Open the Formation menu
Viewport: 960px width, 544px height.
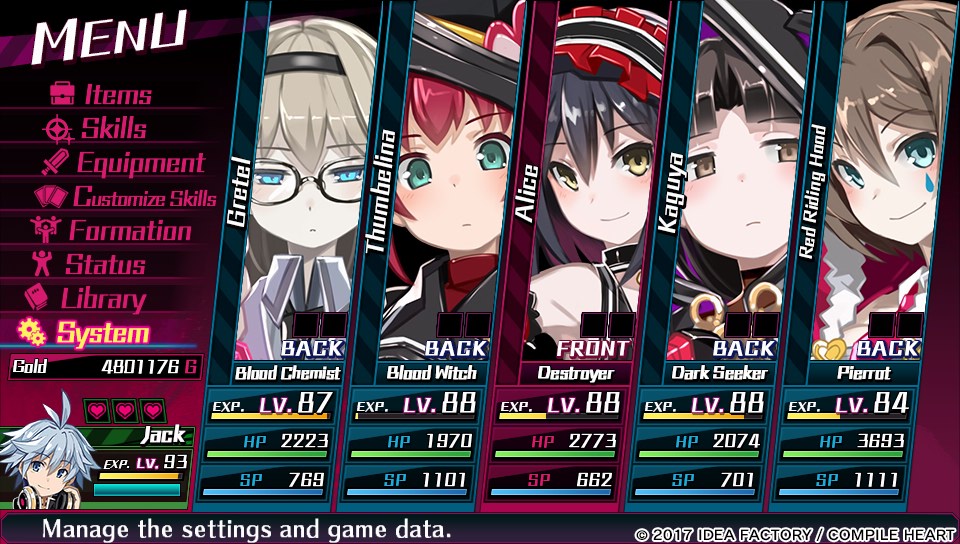pos(112,231)
